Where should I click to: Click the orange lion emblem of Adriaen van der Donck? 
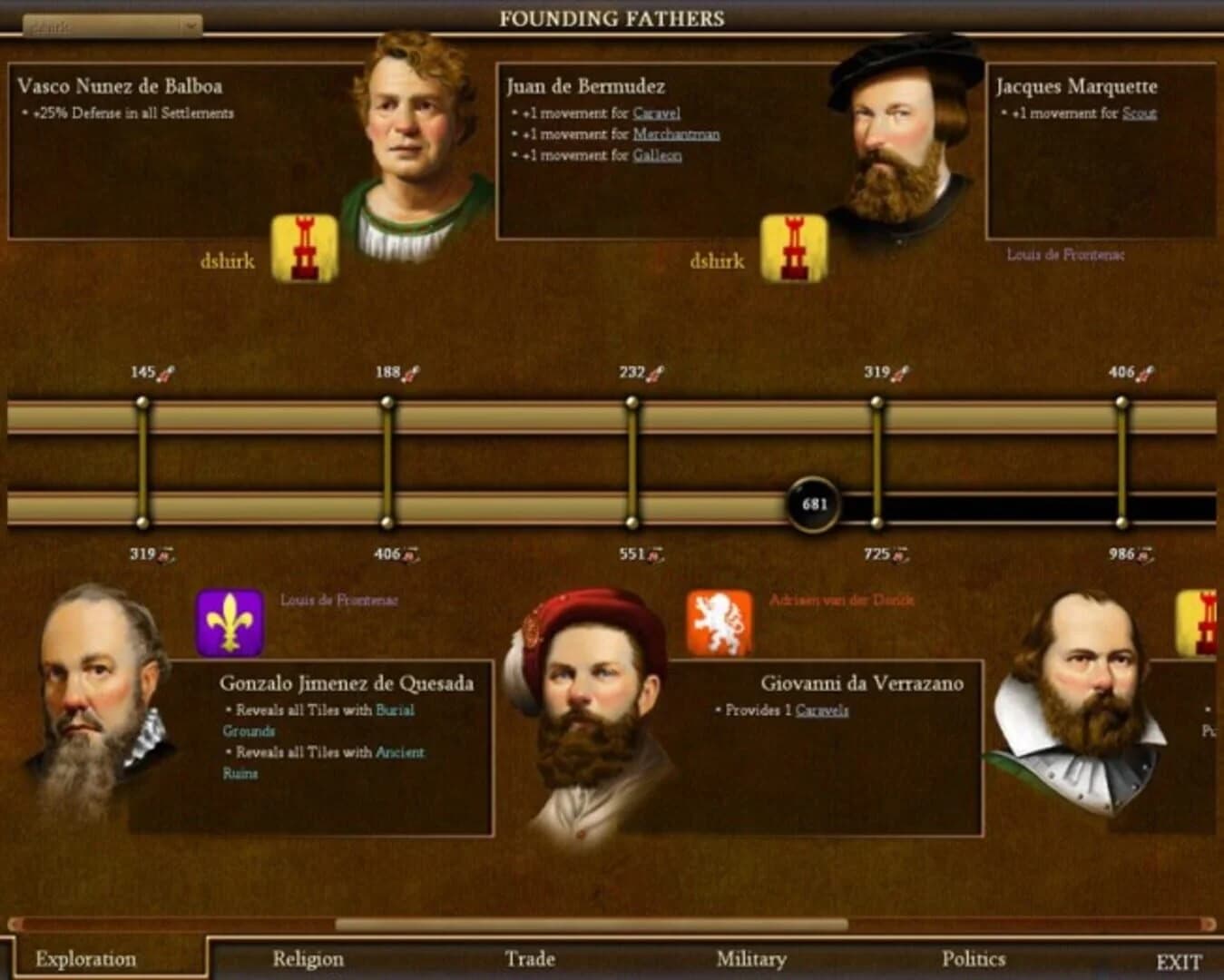pos(720,623)
